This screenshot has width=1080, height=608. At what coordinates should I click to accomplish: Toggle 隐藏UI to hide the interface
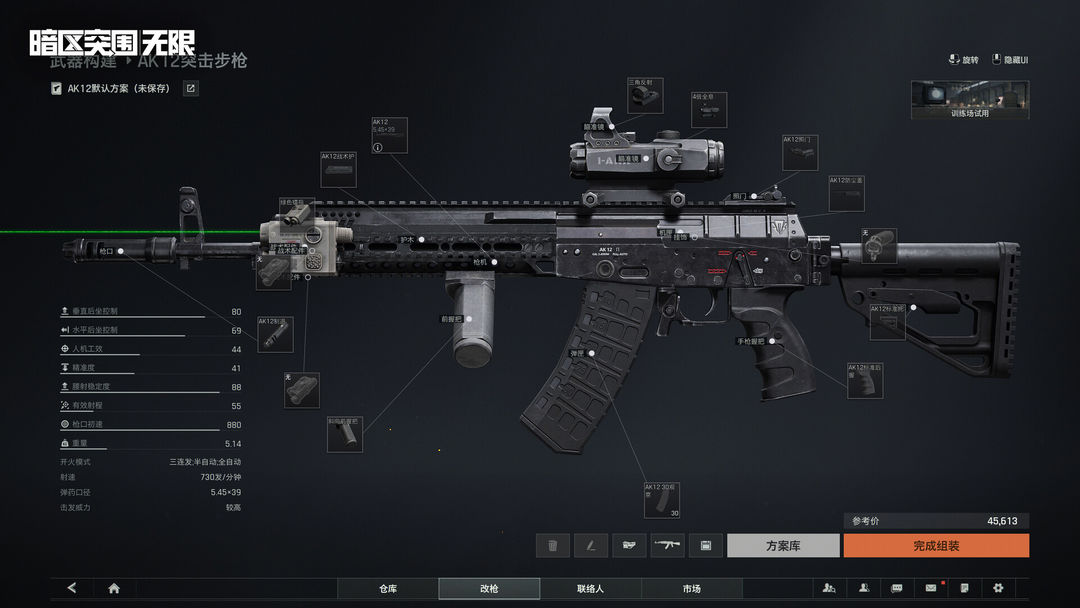click(x=1010, y=60)
